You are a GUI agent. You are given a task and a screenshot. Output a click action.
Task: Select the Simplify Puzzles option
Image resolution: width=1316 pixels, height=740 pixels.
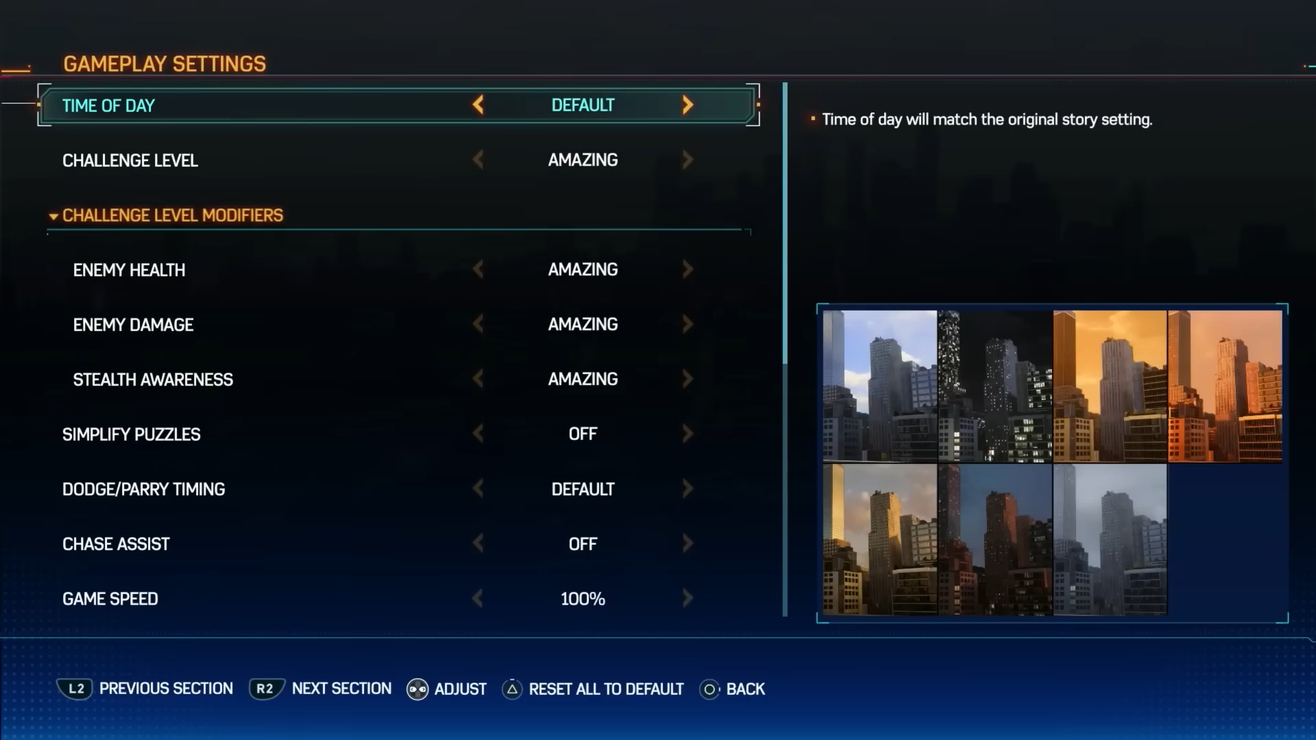click(x=131, y=435)
